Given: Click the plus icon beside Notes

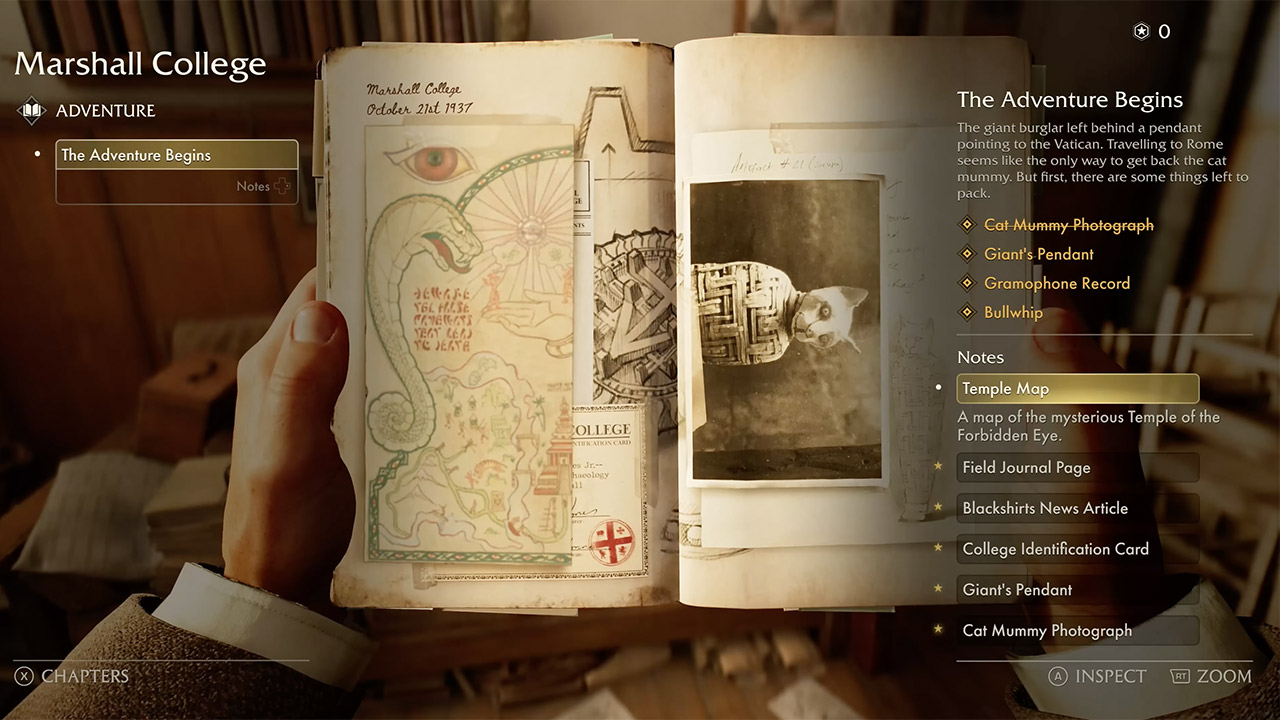Looking at the screenshot, I should point(283,186).
